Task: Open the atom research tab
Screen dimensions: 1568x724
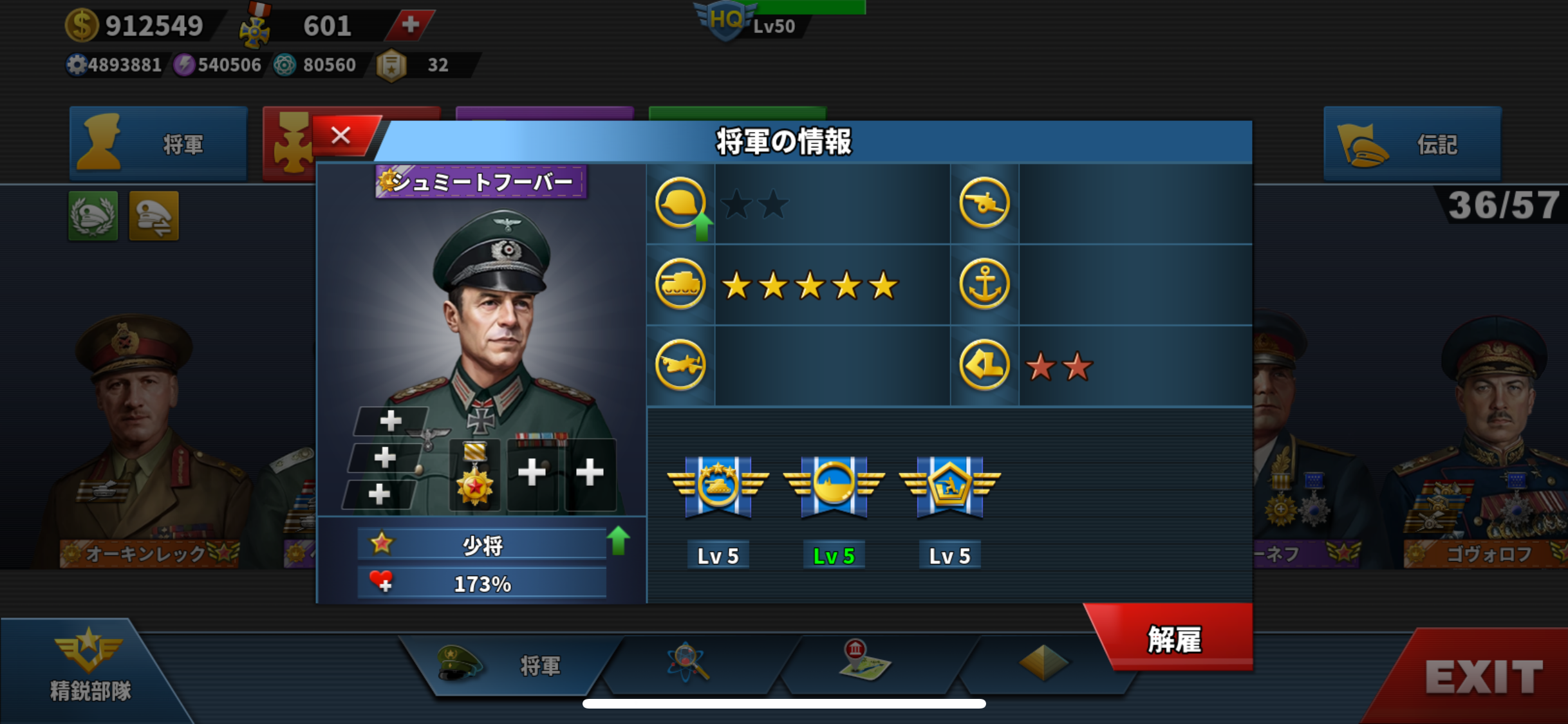Action: (688, 663)
